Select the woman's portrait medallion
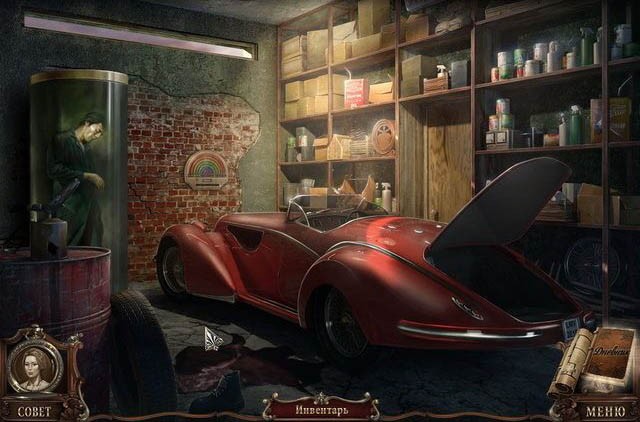Viewport: 640px width, 422px height. 35,367
